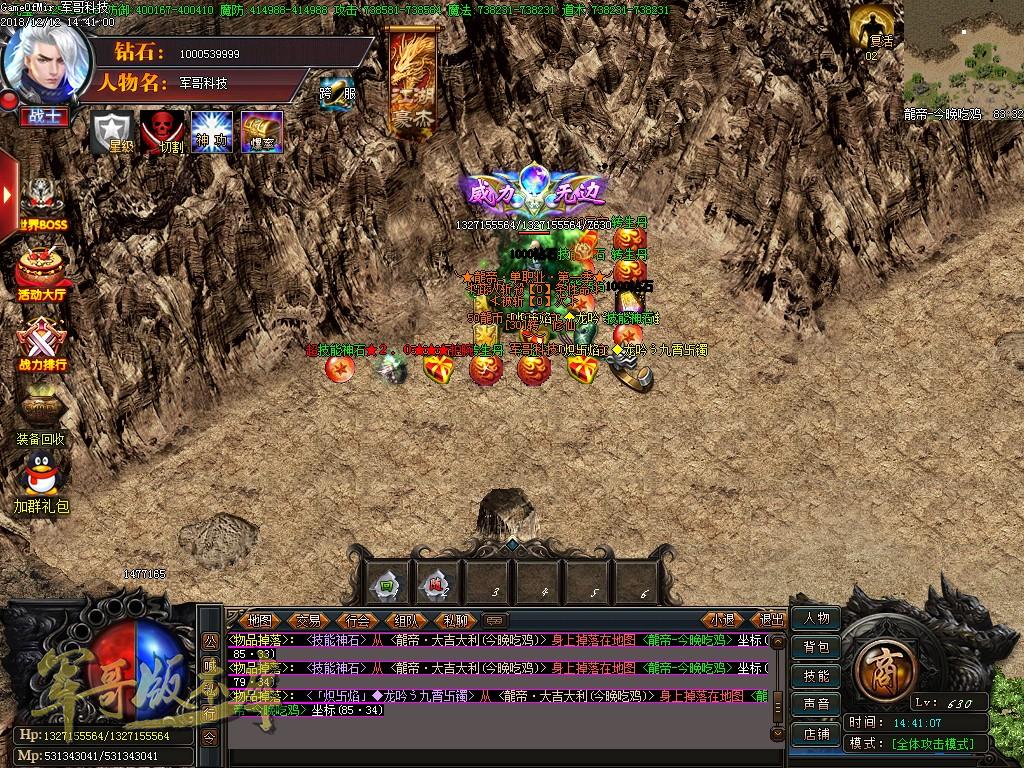Click the round 商 mall emblem
Image resolution: width=1024 pixels, height=768 pixels.
coord(882,664)
